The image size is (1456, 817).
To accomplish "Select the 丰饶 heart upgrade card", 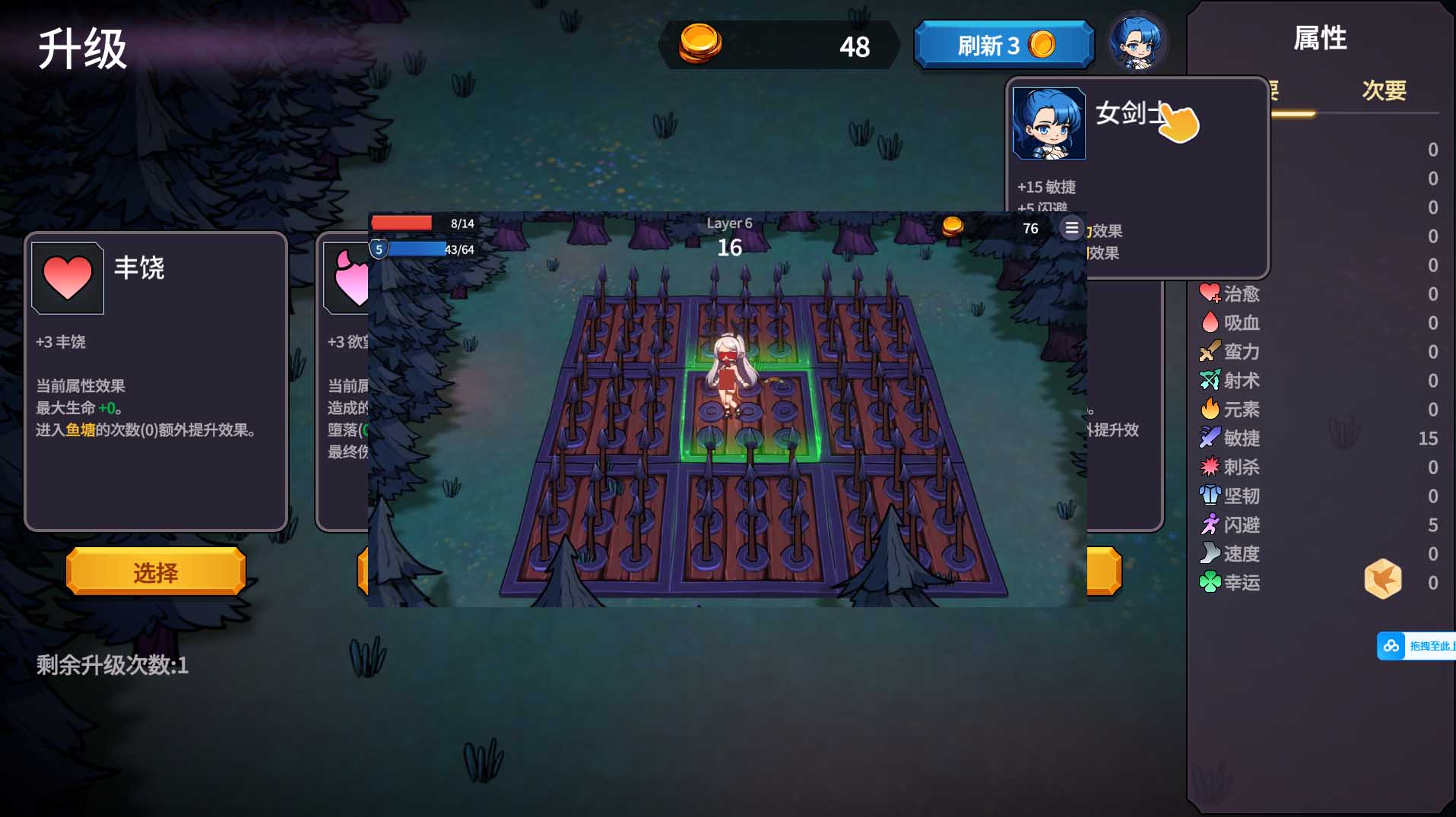I will tap(156, 382).
